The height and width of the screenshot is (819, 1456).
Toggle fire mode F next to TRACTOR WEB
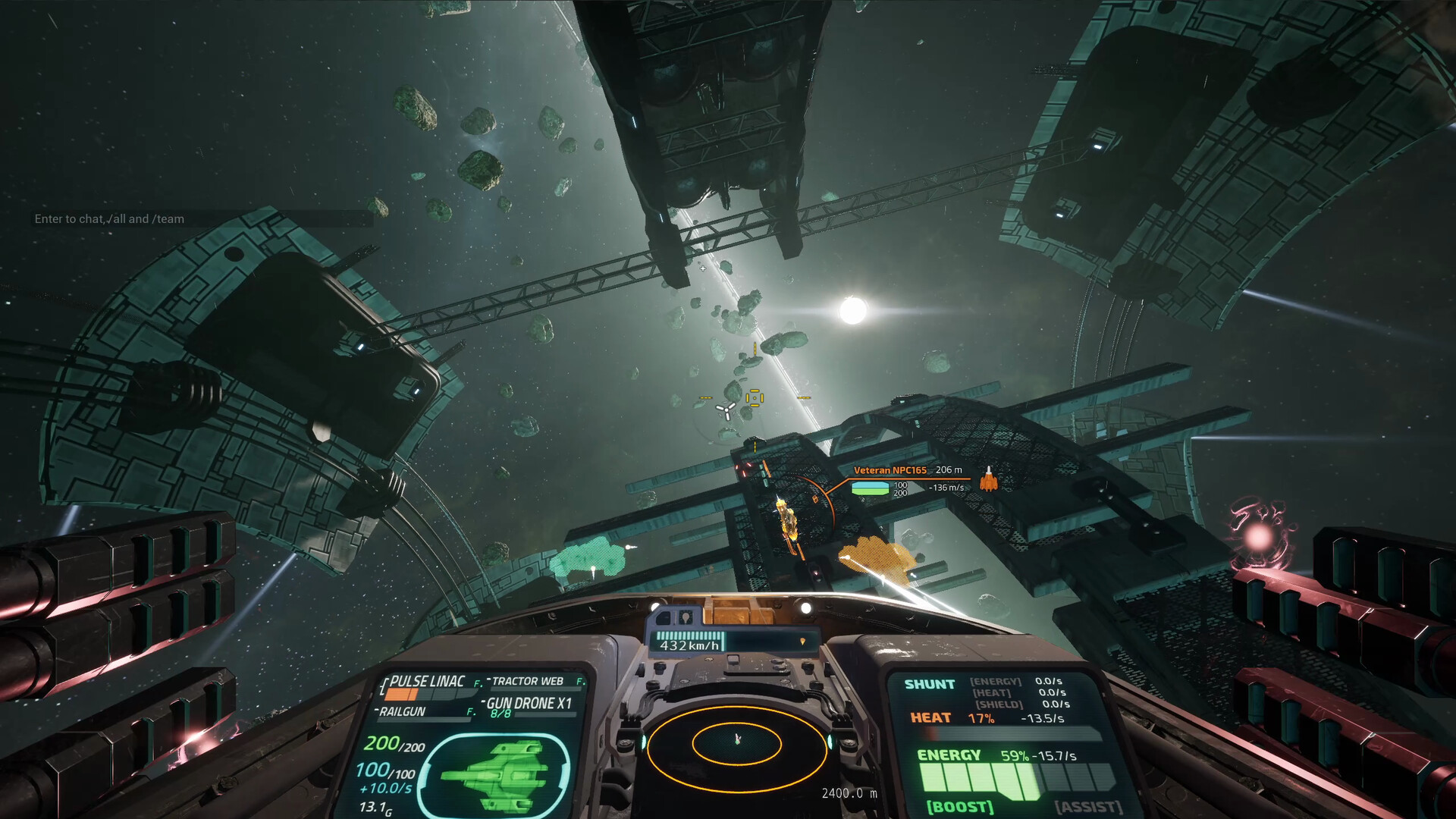pos(579,681)
